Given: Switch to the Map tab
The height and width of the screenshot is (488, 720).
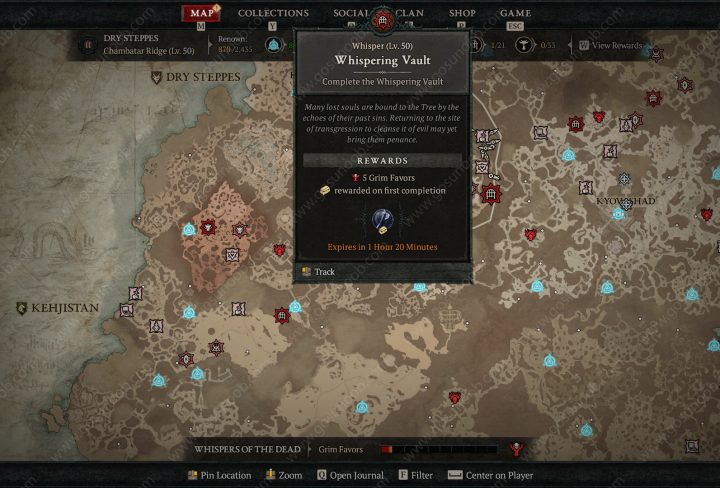Looking at the screenshot, I should (x=200, y=13).
